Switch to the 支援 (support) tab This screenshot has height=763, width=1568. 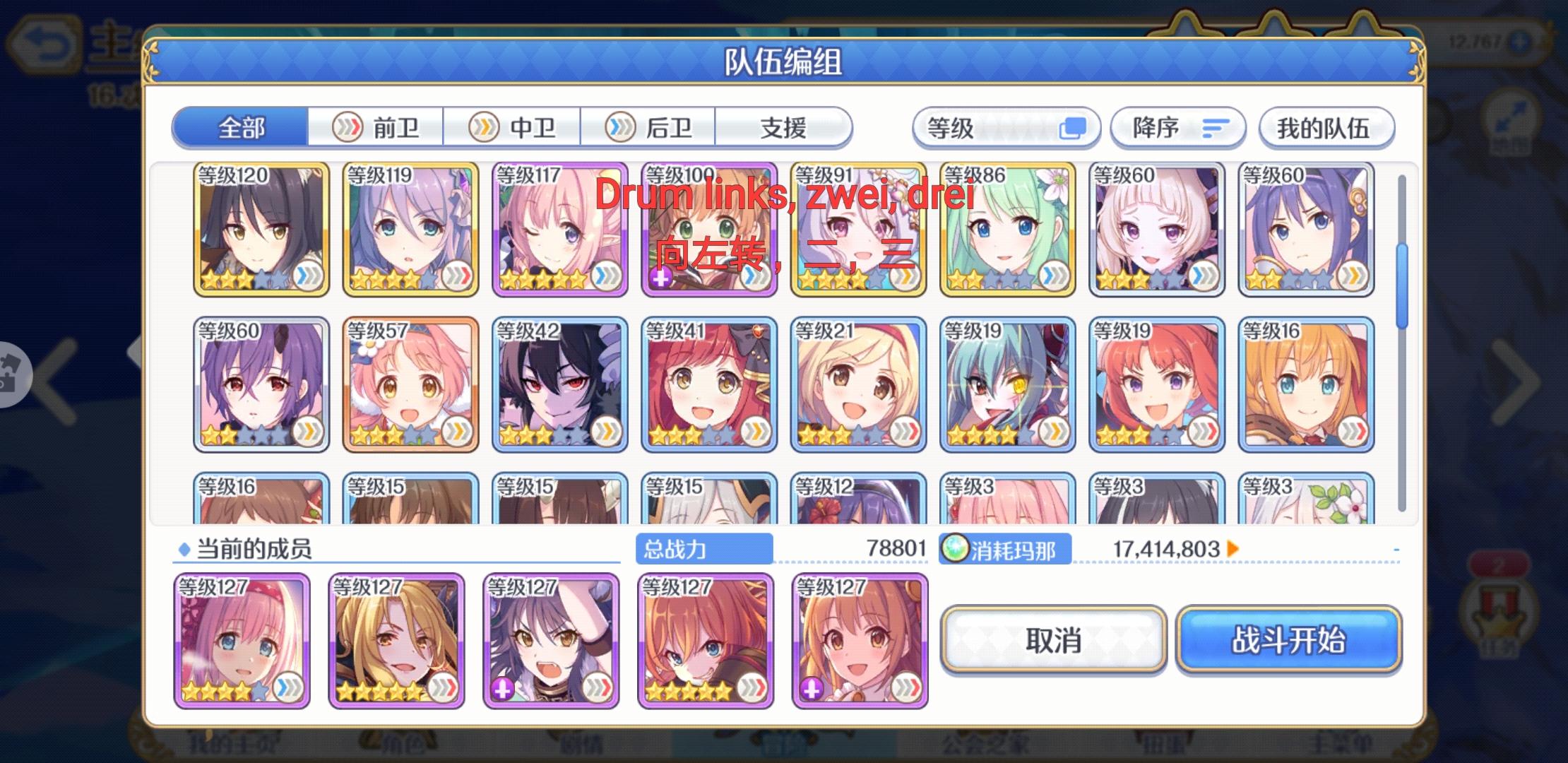point(784,128)
